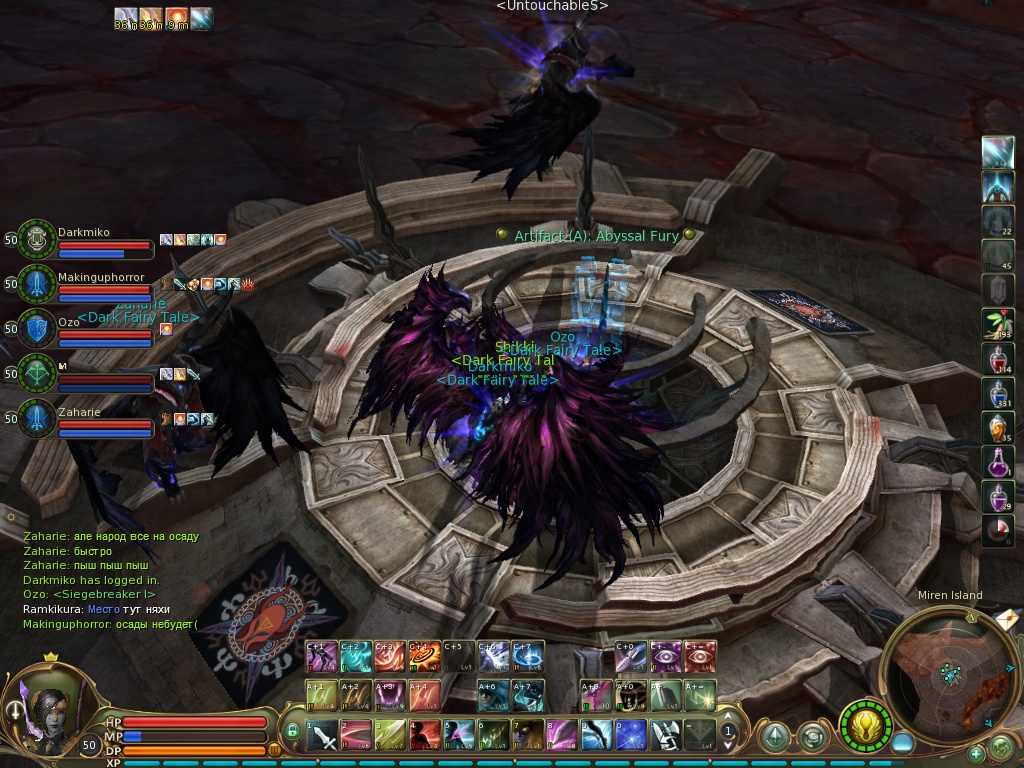Open the mail envelope notification

coord(1006,619)
